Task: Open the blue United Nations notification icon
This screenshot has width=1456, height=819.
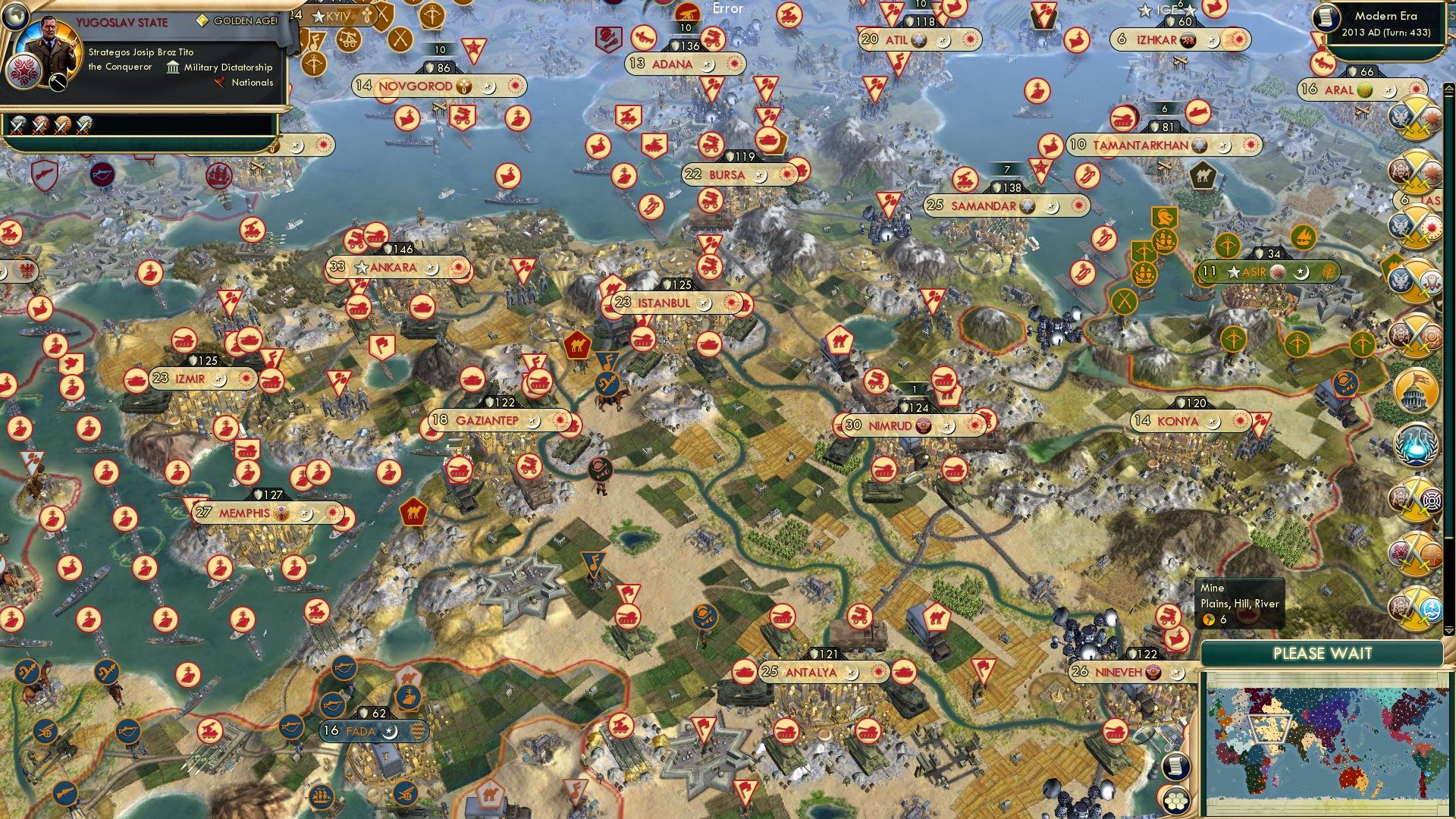Action: tap(1416, 445)
